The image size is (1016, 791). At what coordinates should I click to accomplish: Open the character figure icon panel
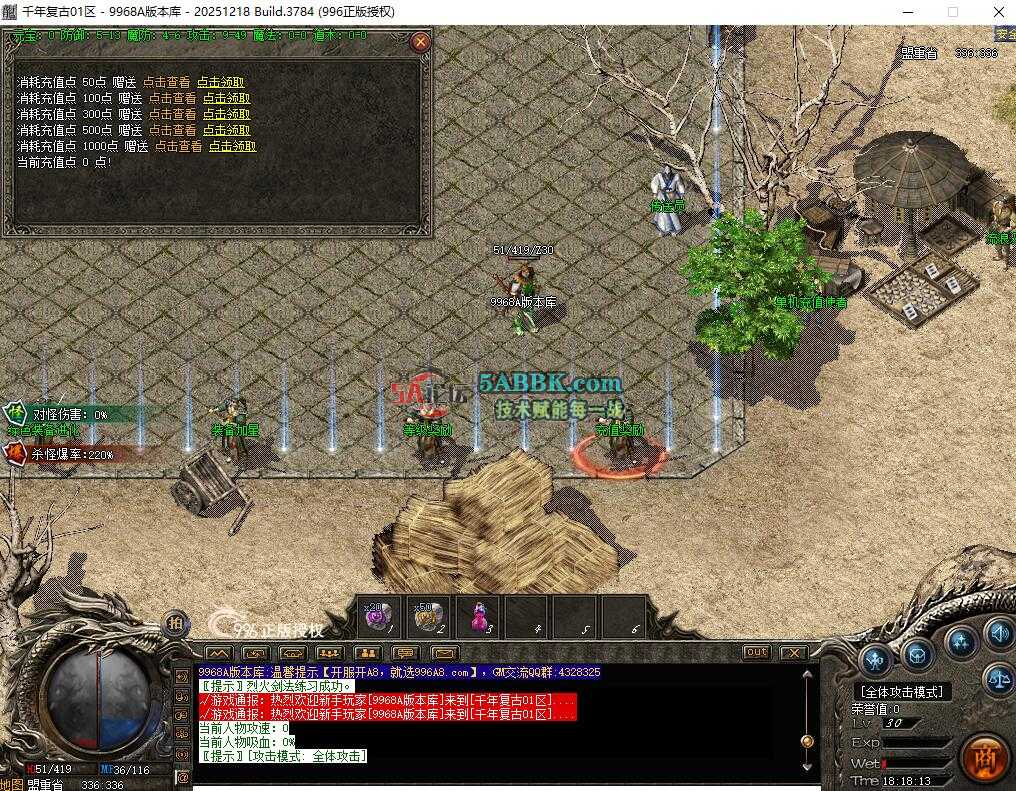[x=876, y=659]
